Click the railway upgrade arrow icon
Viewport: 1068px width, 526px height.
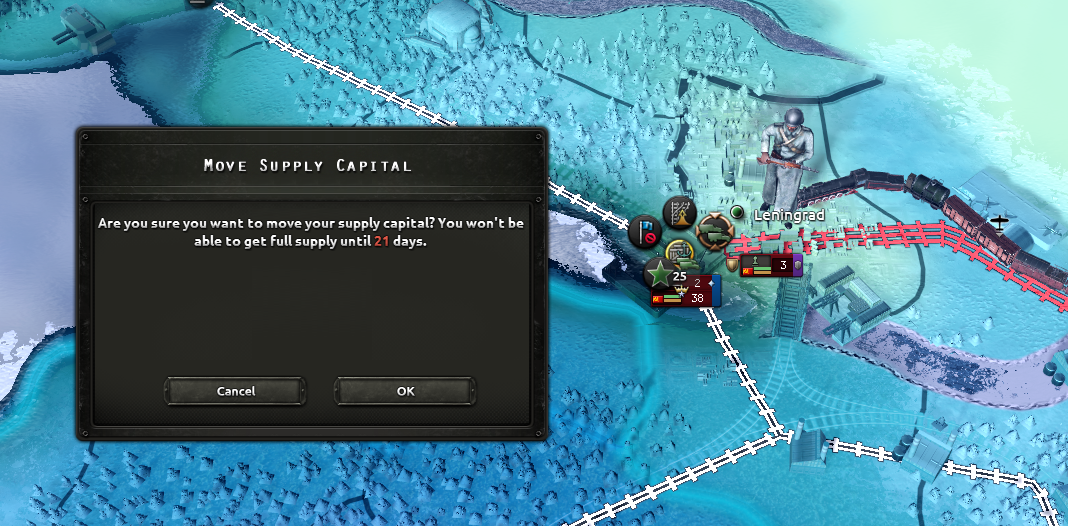[x=679, y=213]
